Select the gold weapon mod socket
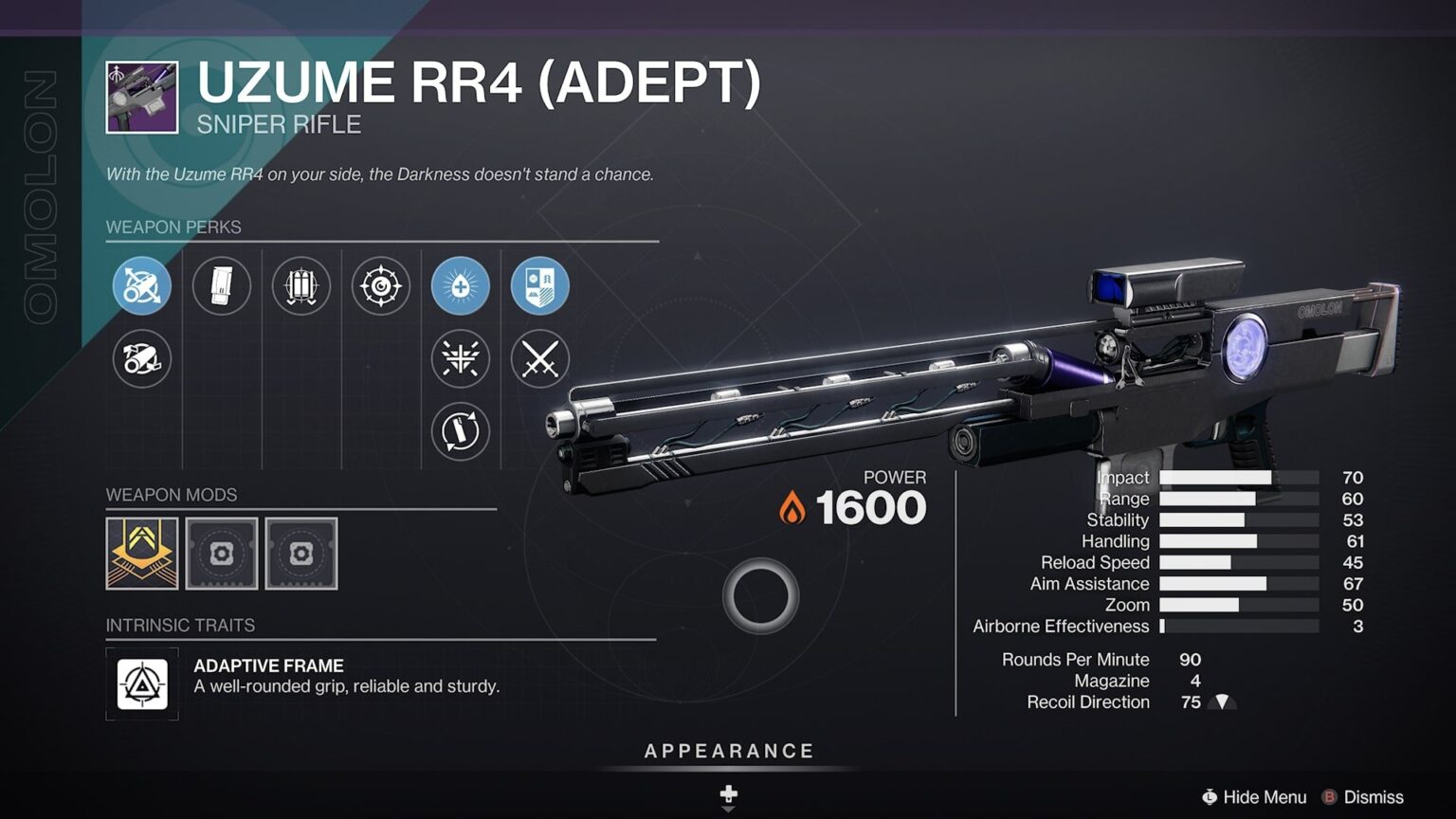 coord(141,555)
